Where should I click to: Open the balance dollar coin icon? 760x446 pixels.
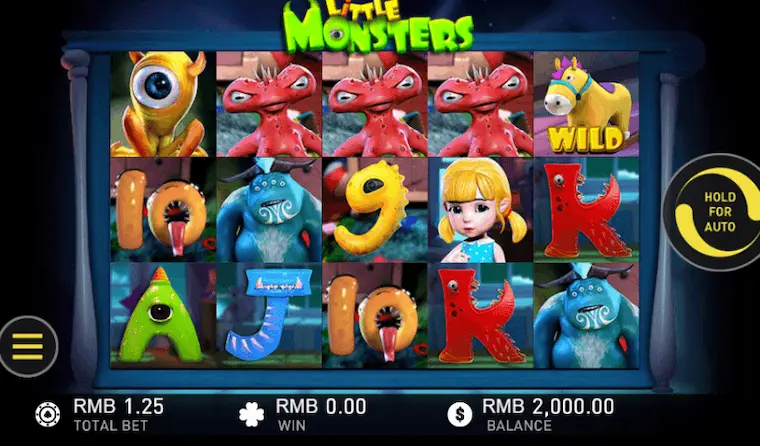pos(459,414)
